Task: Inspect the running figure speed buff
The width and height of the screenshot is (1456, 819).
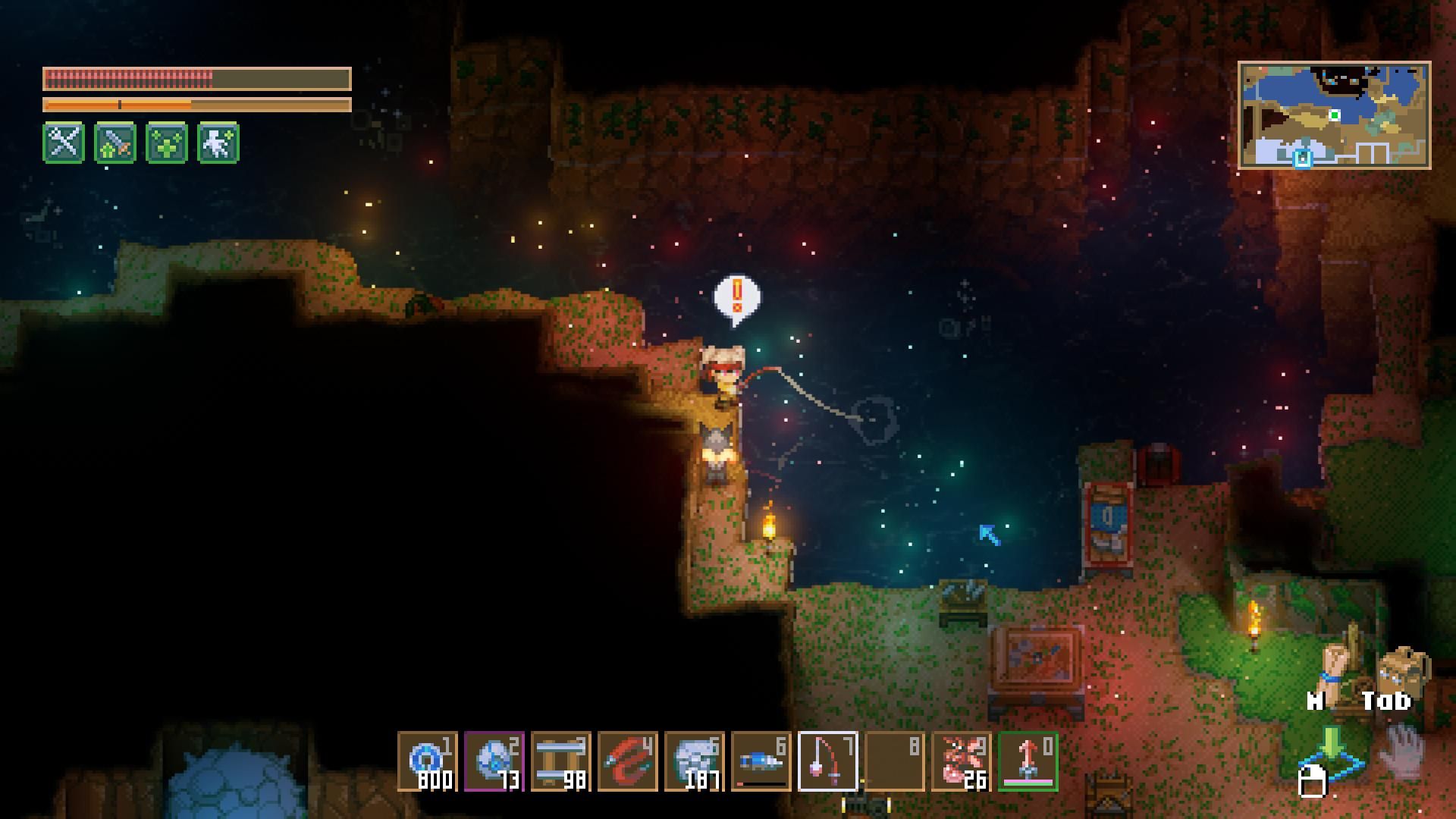Action: pos(218,142)
